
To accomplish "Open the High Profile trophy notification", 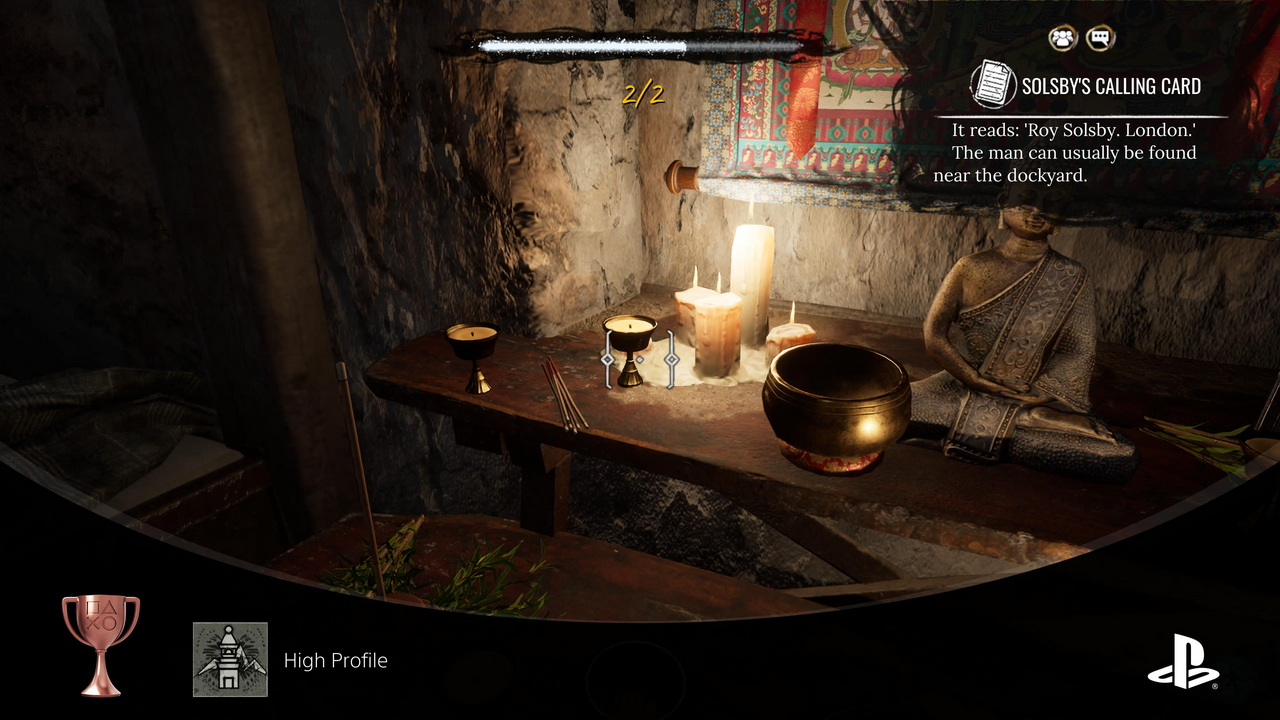I will tap(335, 660).
